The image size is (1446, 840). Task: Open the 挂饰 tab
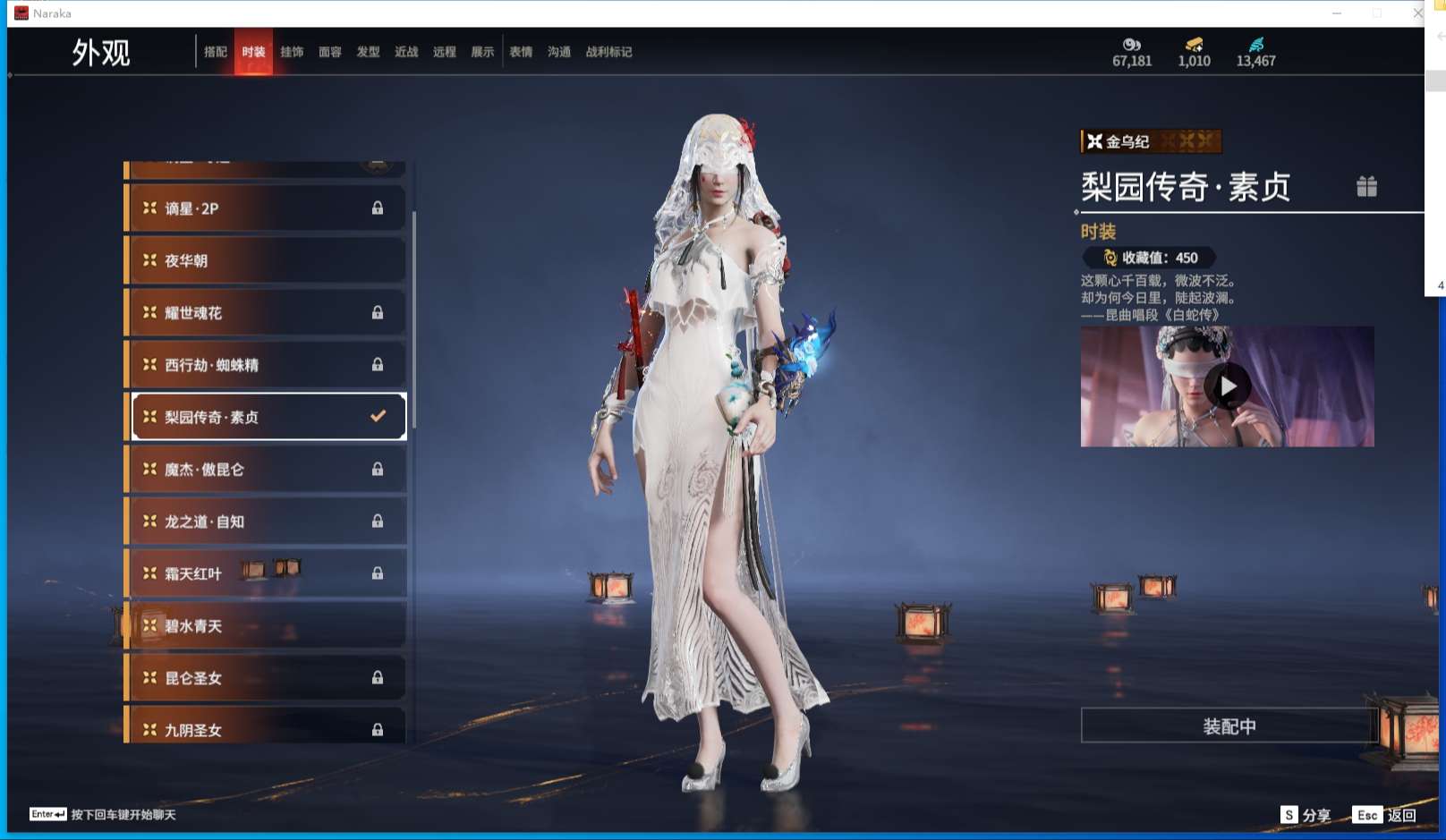click(x=292, y=52)
